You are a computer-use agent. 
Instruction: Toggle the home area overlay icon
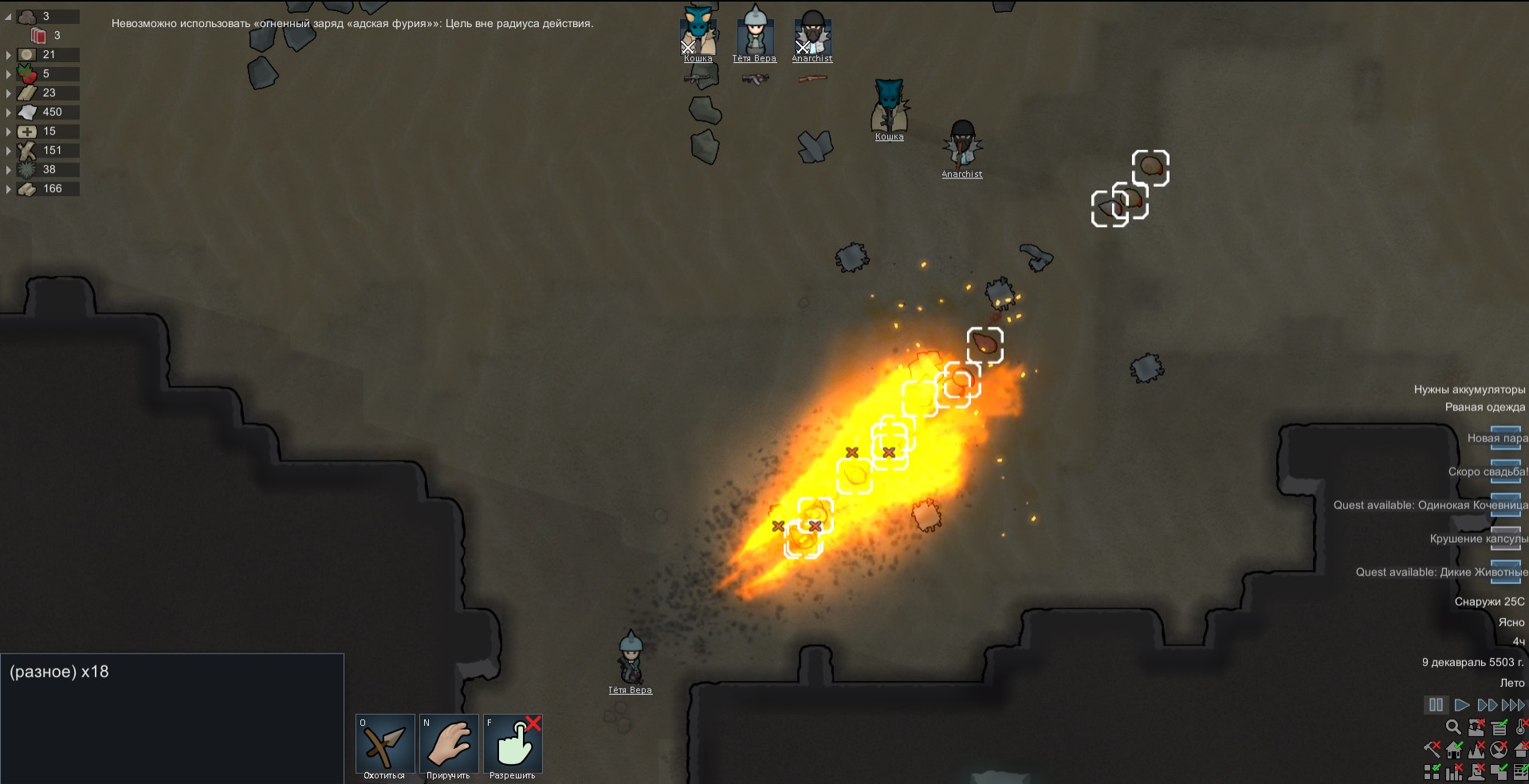point(1454,749)
